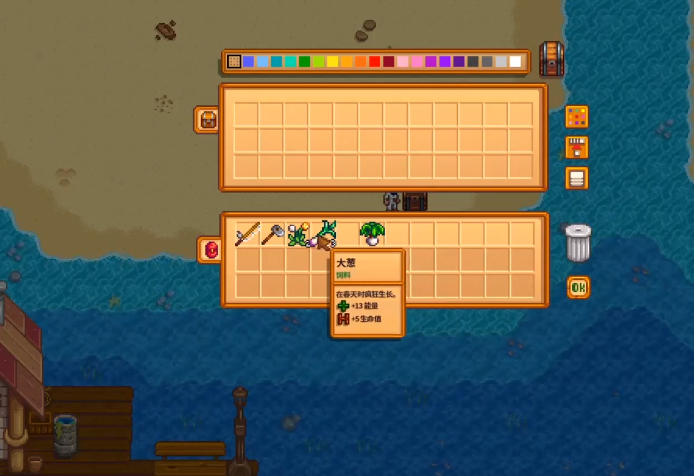Select the default no-color swatch

(235, 62)
